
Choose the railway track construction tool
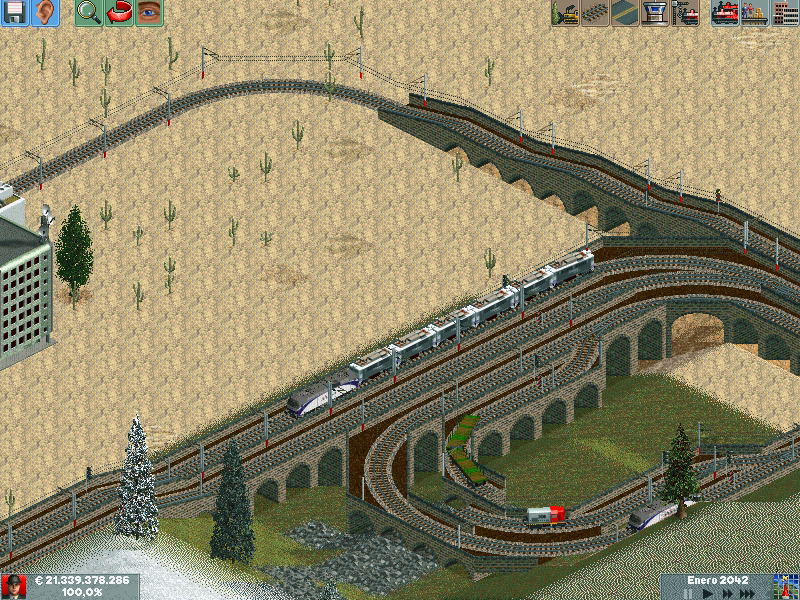point(596,12)
